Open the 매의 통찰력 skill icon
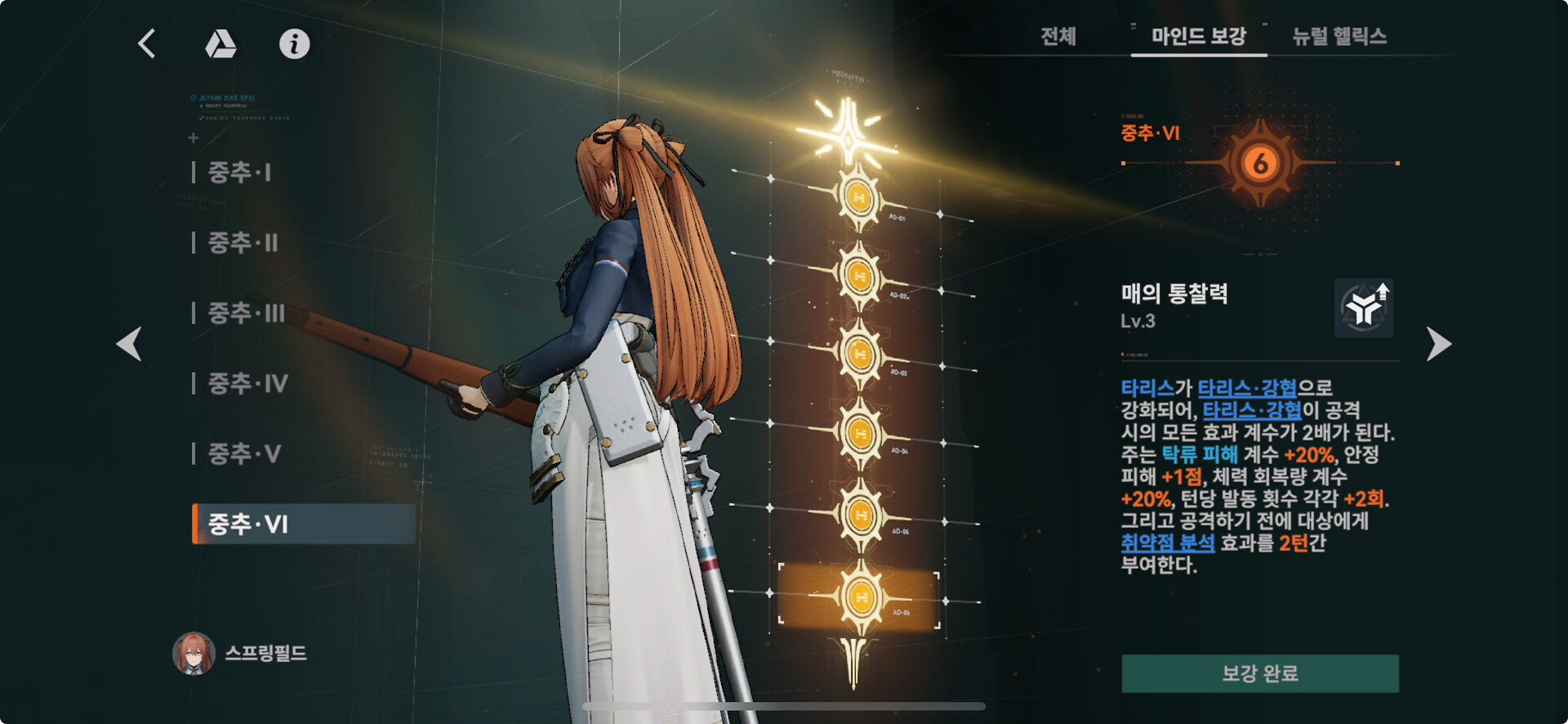 pos(1364,308)
